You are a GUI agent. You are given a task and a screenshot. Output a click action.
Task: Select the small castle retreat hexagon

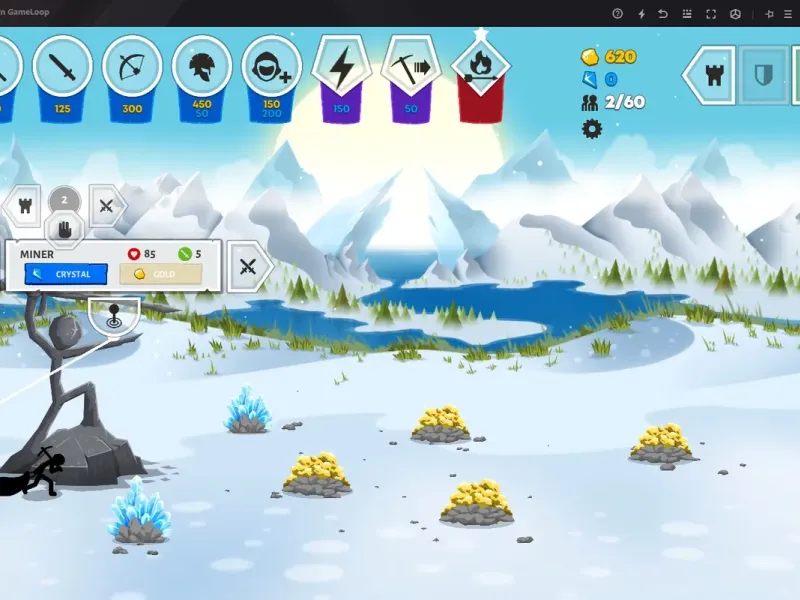click(x=22, y=206)
